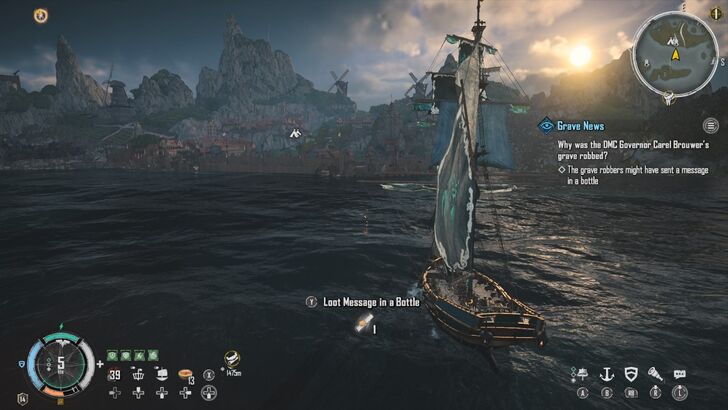The image size is (728, 410).
Task: Select the ship silhouette quick slot
Action: click(161, 374)
